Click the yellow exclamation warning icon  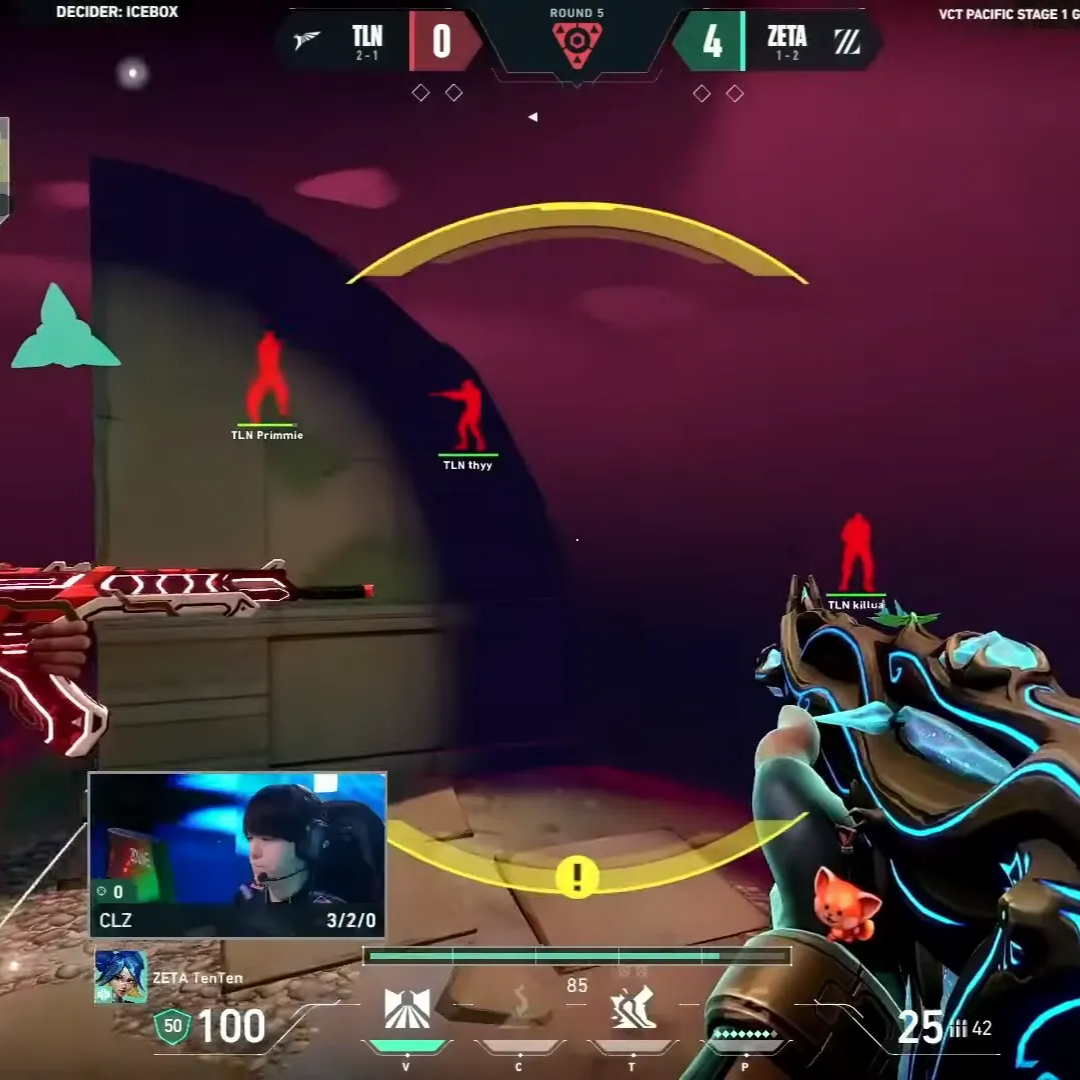[x=577, y=877]
